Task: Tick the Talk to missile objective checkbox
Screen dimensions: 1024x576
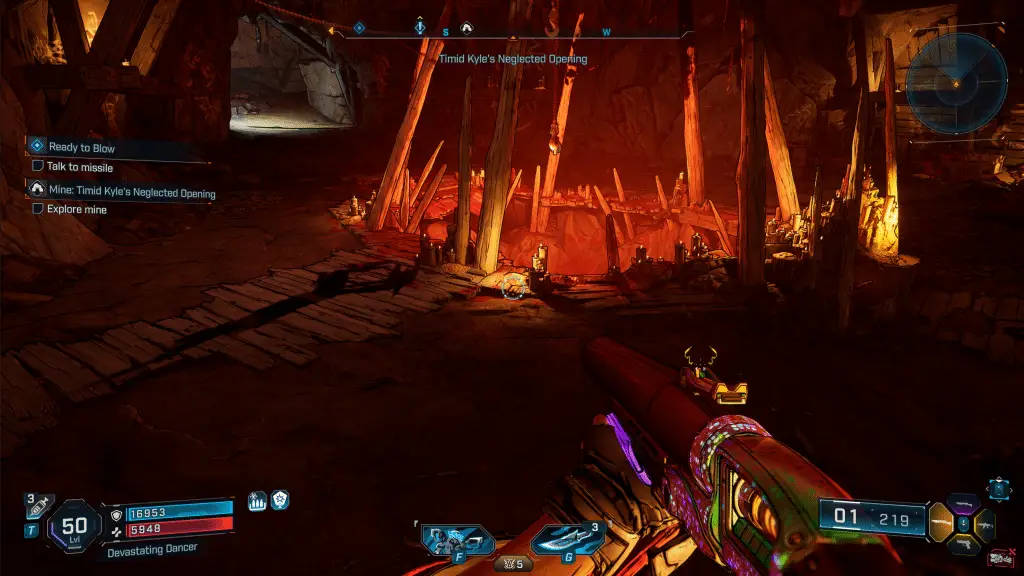Action: pyautogui.click(x=38, y=167)
